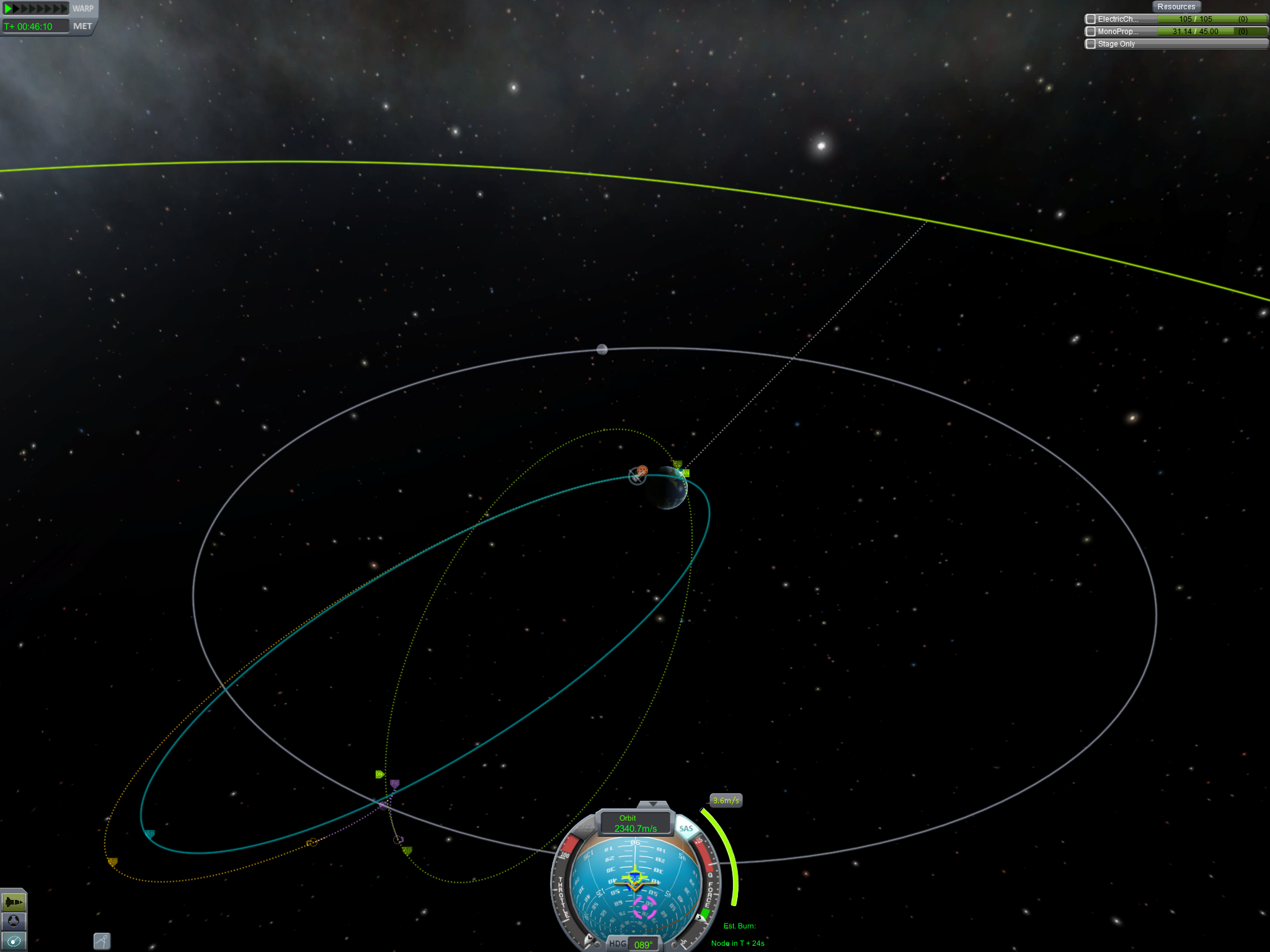Toggle the MET mission clock label
The width and height of the screenshot is (1270, 952).
(x=82, y=26)
